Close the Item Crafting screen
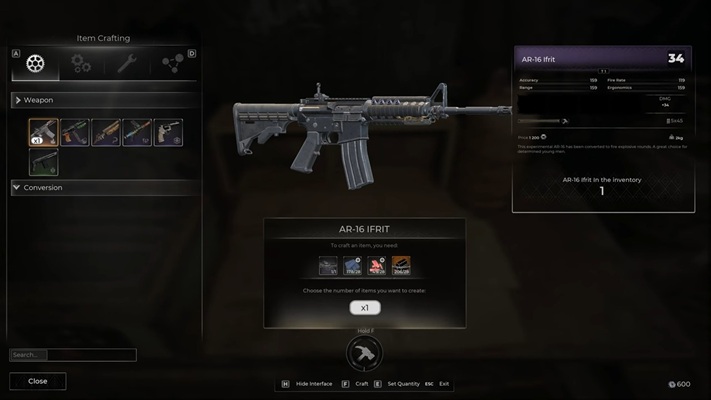 38,381
